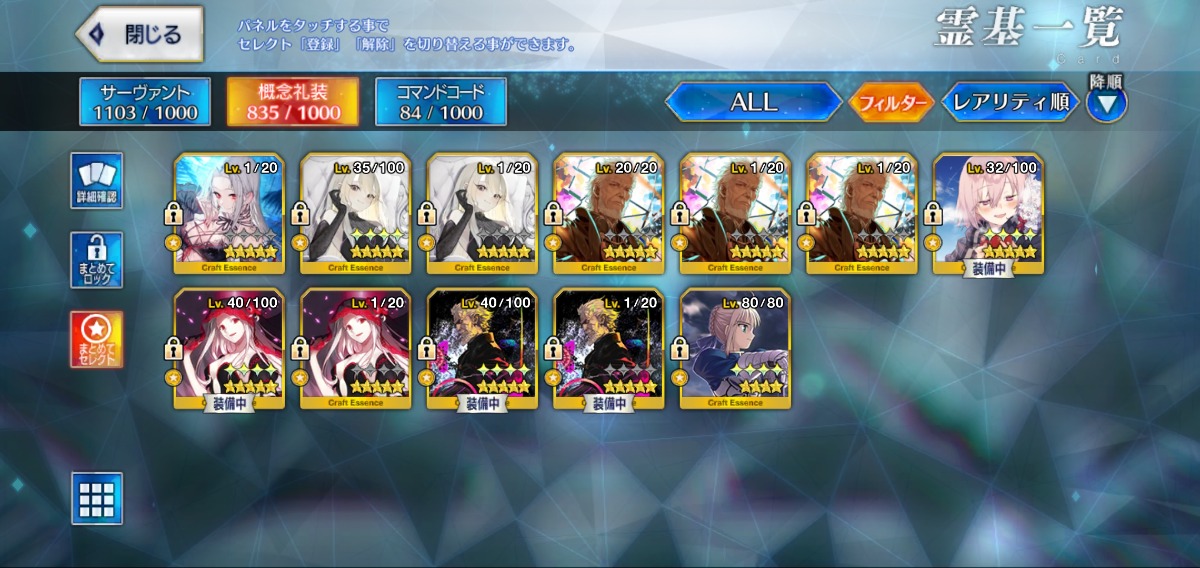Click the blue ALL class selector

click(753, 102)
